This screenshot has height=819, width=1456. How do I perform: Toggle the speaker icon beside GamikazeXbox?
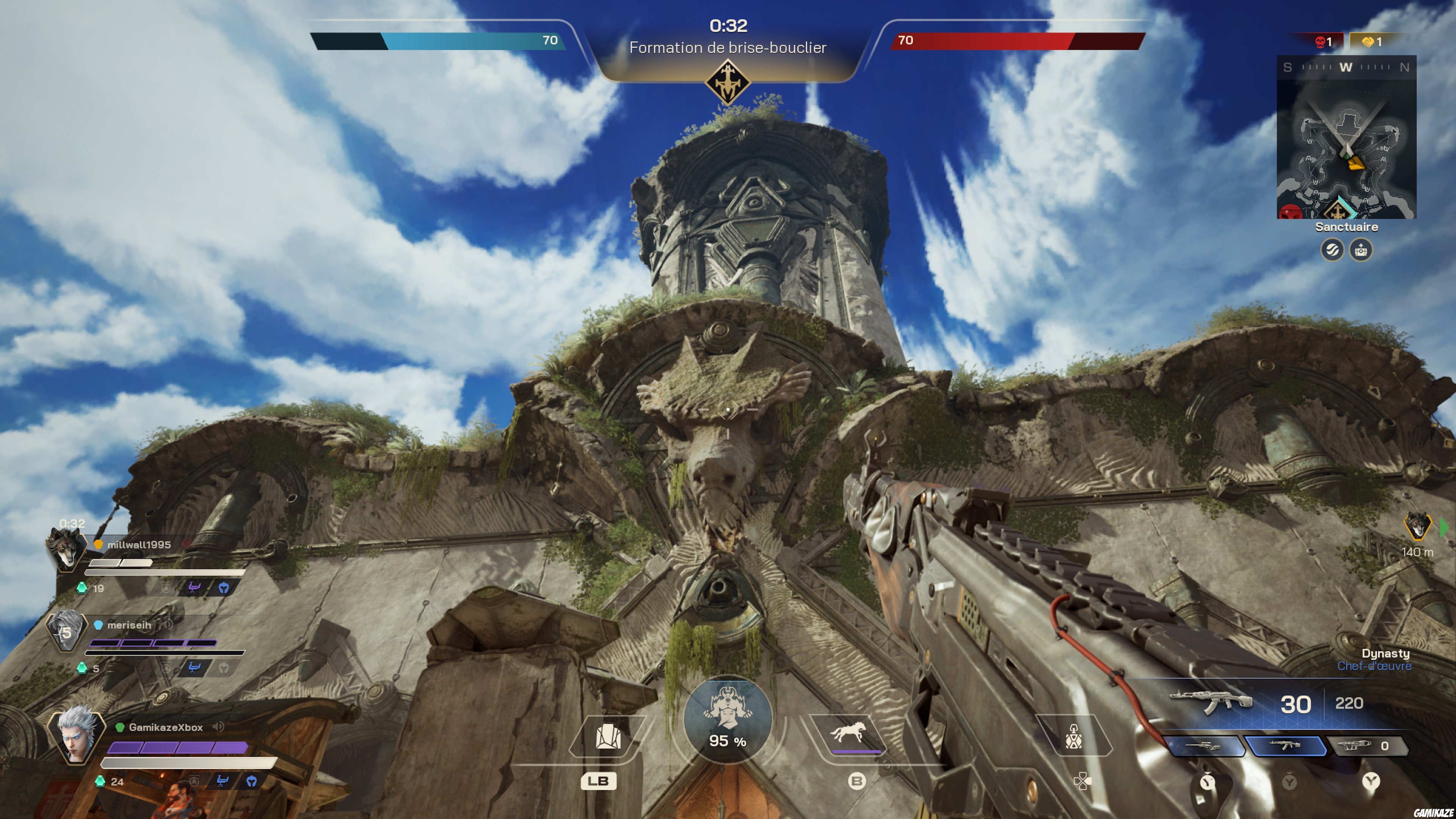[x=218, y=727]
